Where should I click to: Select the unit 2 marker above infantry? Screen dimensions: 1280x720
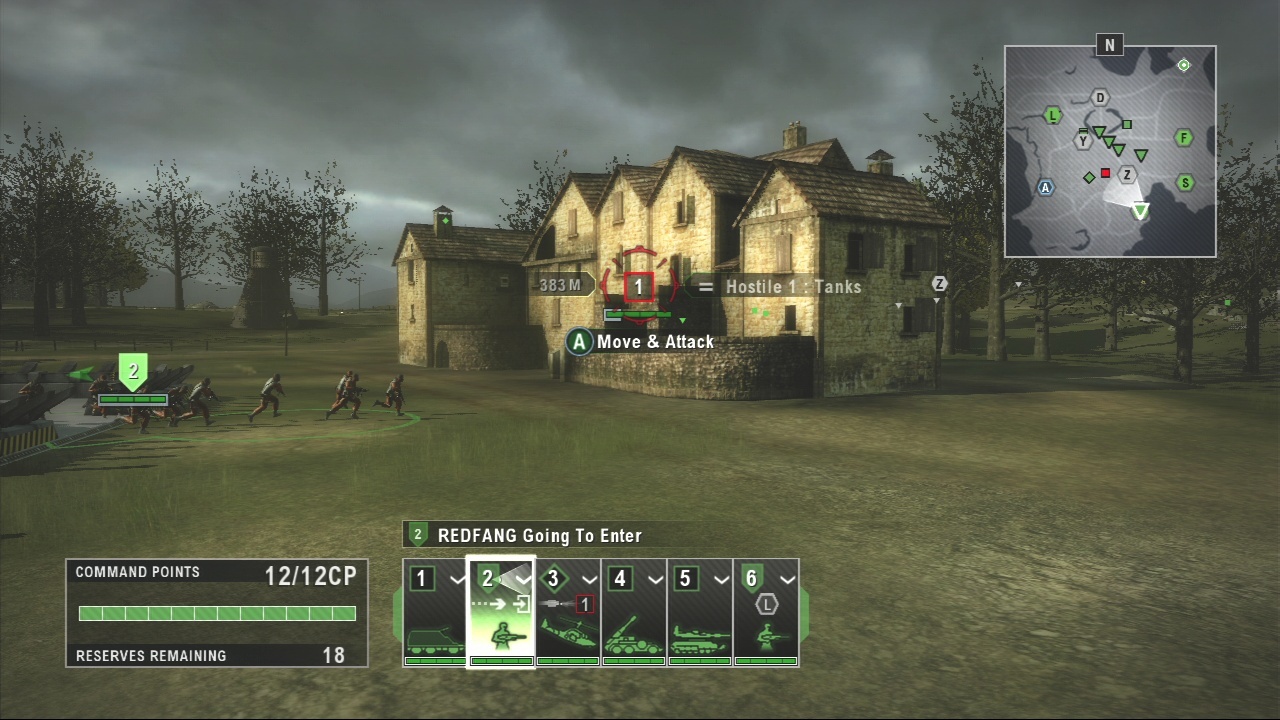pyautogui.click(x=133, y=371)
